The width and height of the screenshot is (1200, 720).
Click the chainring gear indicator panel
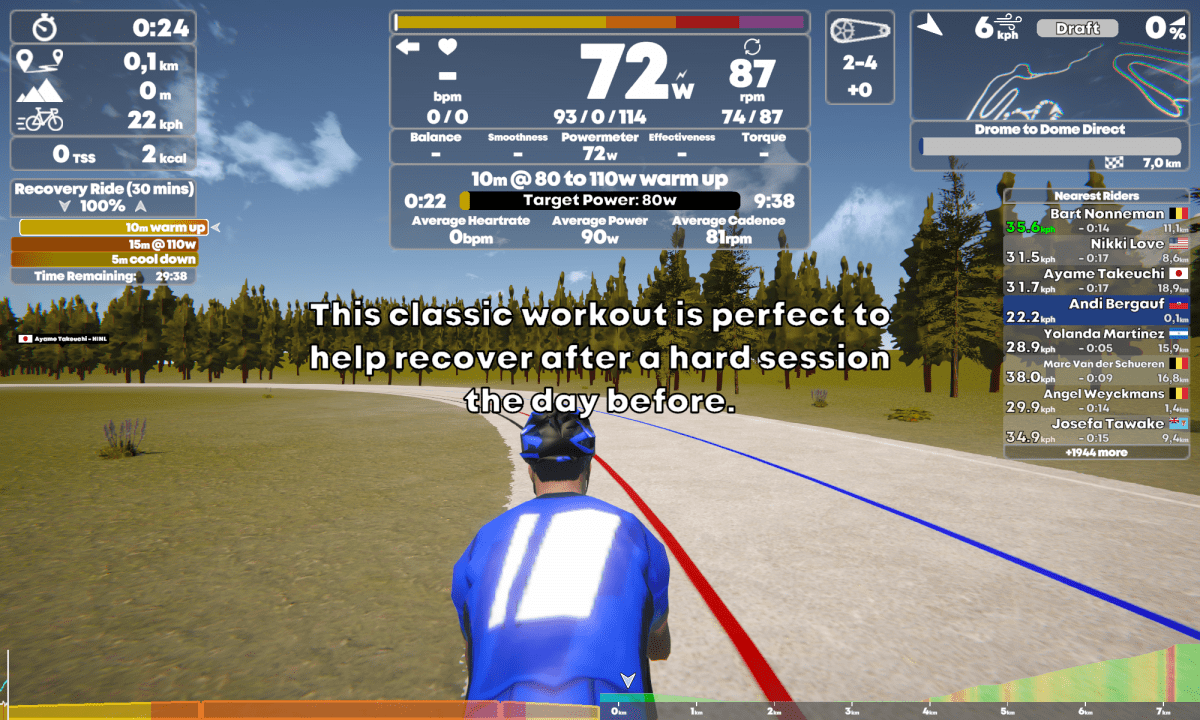click(x=860, y=57)
